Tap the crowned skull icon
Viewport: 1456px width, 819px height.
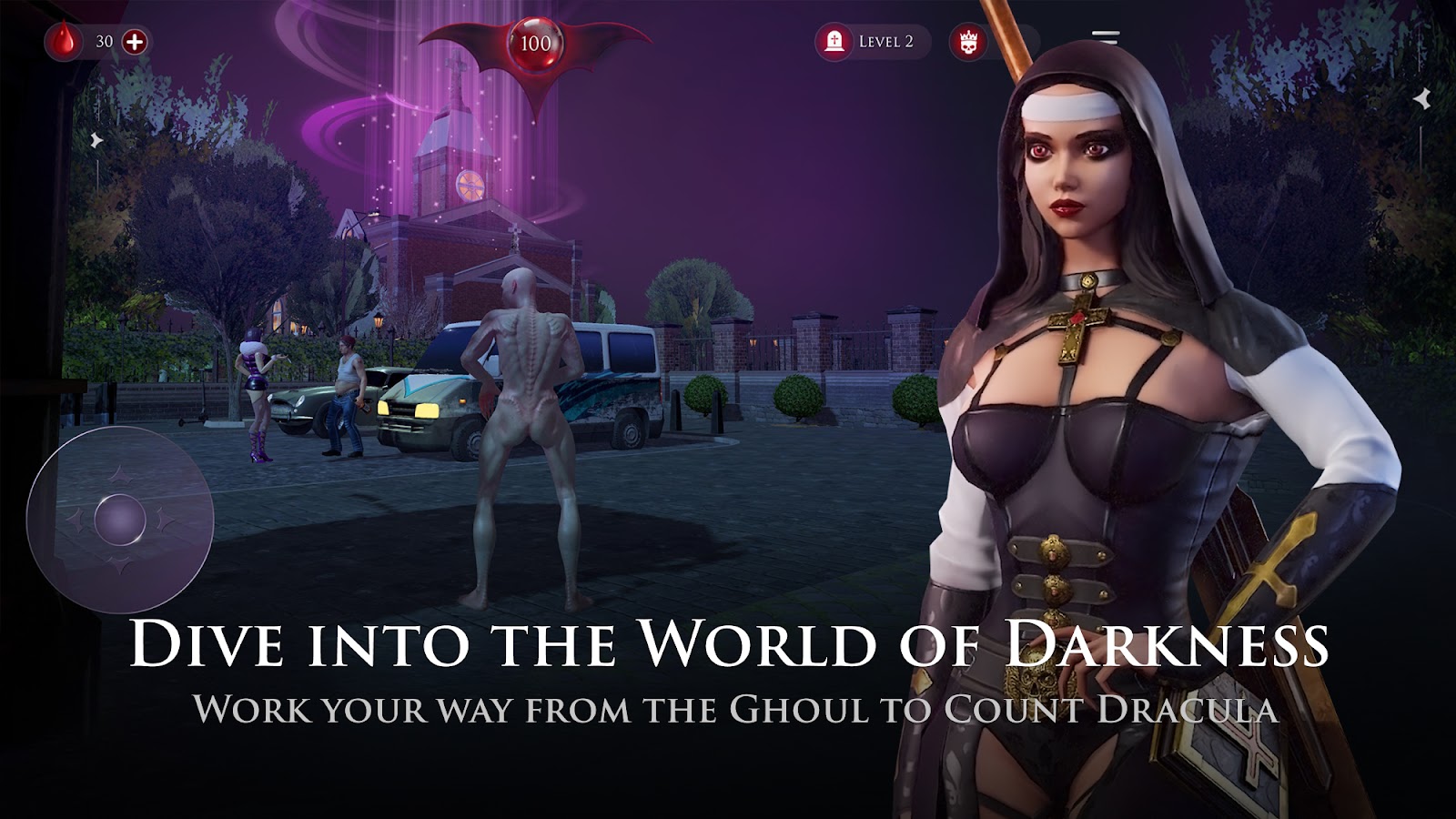(966, 42)
